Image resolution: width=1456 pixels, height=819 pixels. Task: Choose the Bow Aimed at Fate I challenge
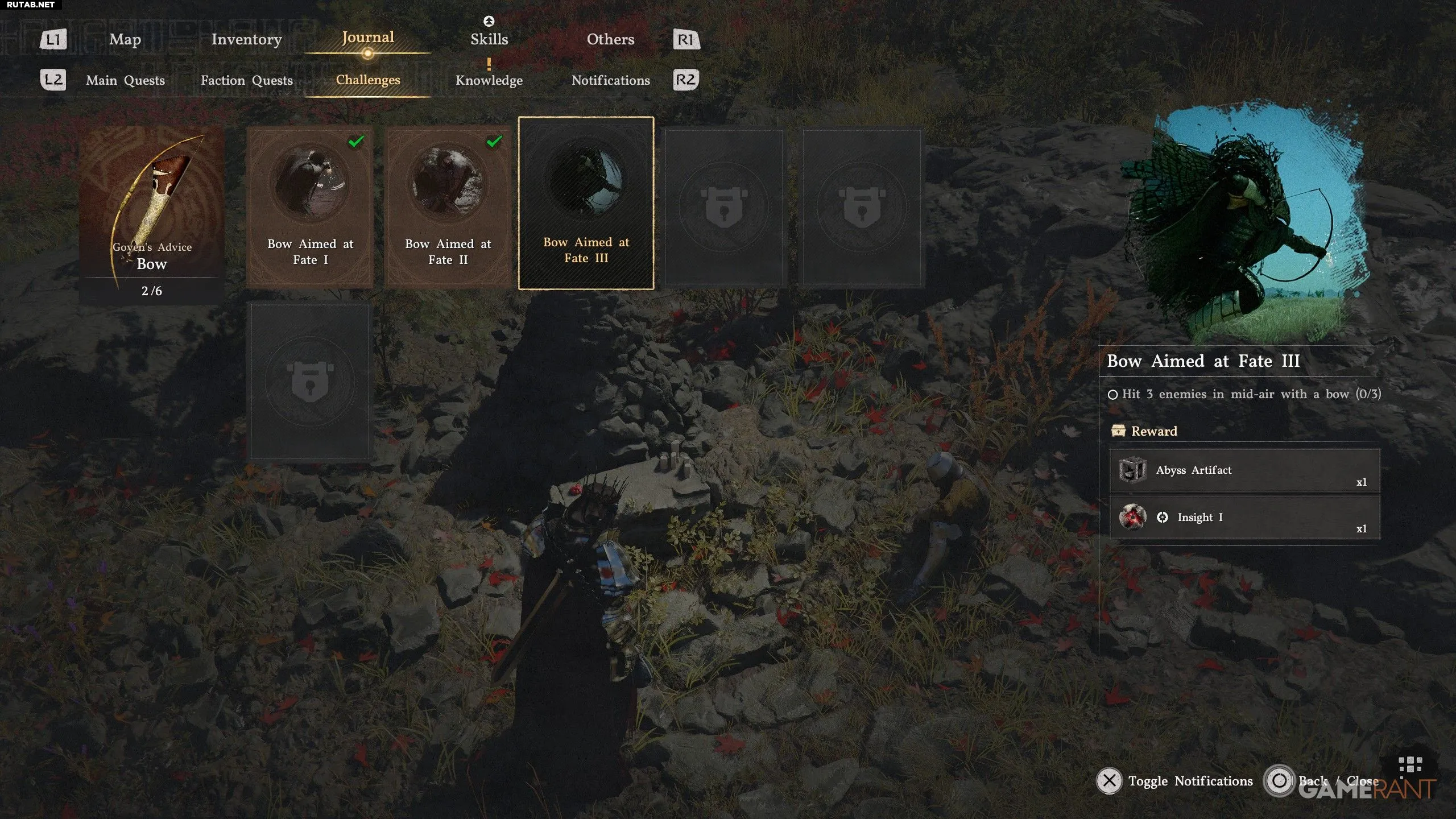311,206
